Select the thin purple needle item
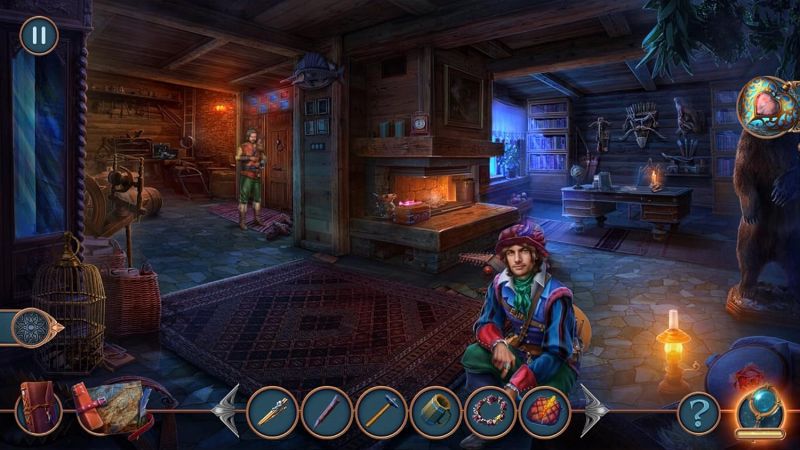 coord(328,411)
